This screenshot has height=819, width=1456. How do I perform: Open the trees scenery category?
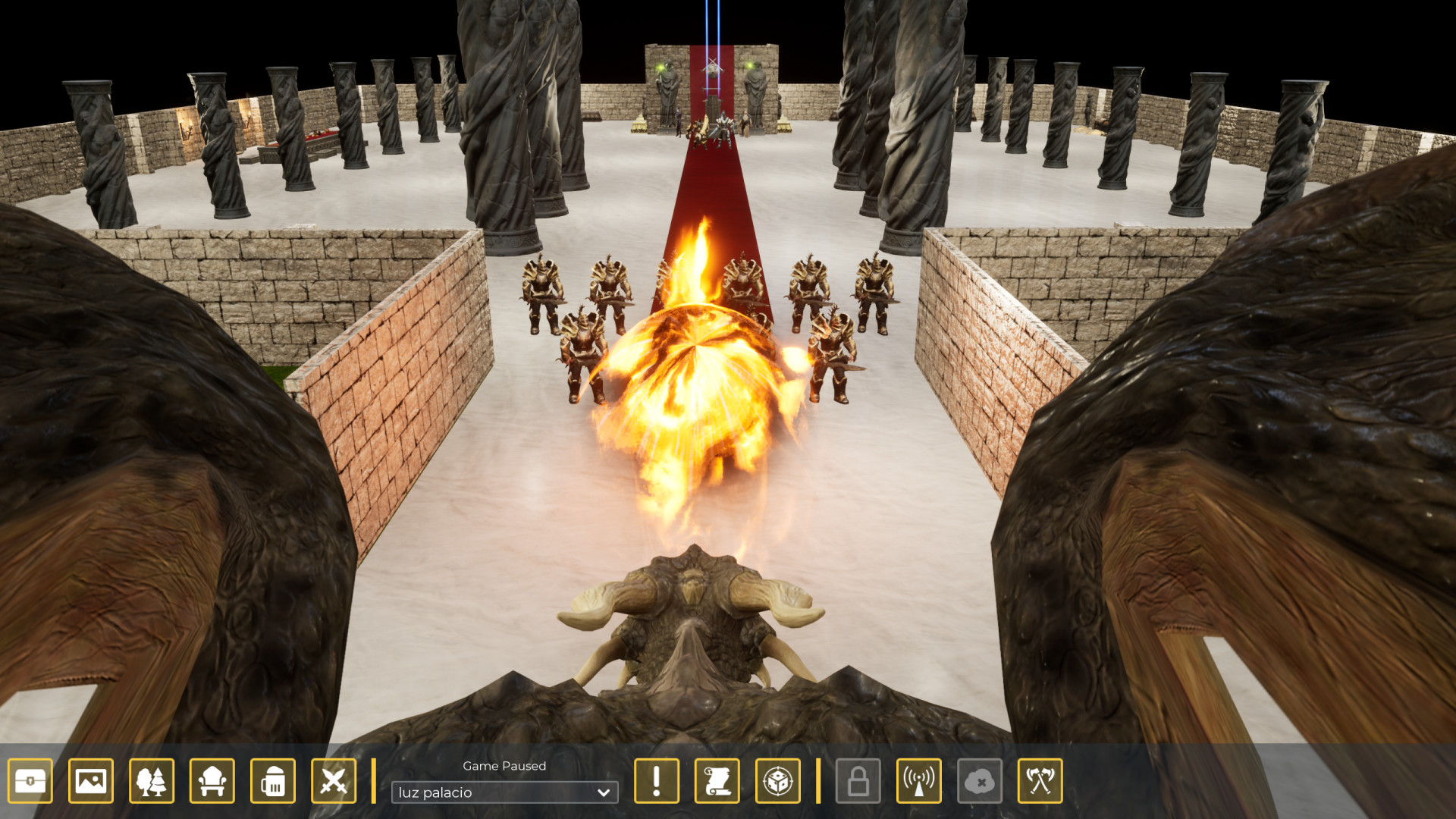click(152, 780)
